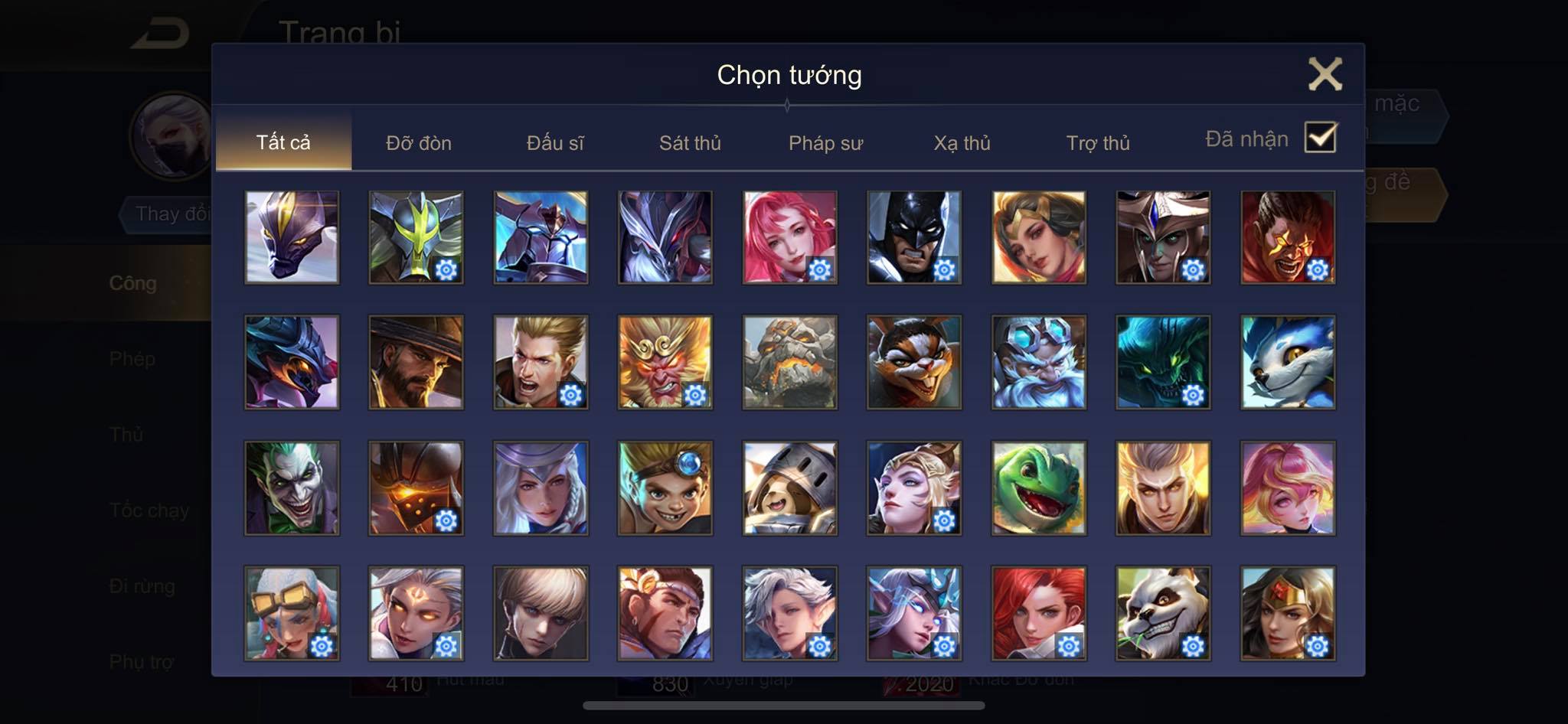The width and height of the screenshot is (1568, 724).
Task: Choose the panda hero portrait
Action: click(1163, 613)
